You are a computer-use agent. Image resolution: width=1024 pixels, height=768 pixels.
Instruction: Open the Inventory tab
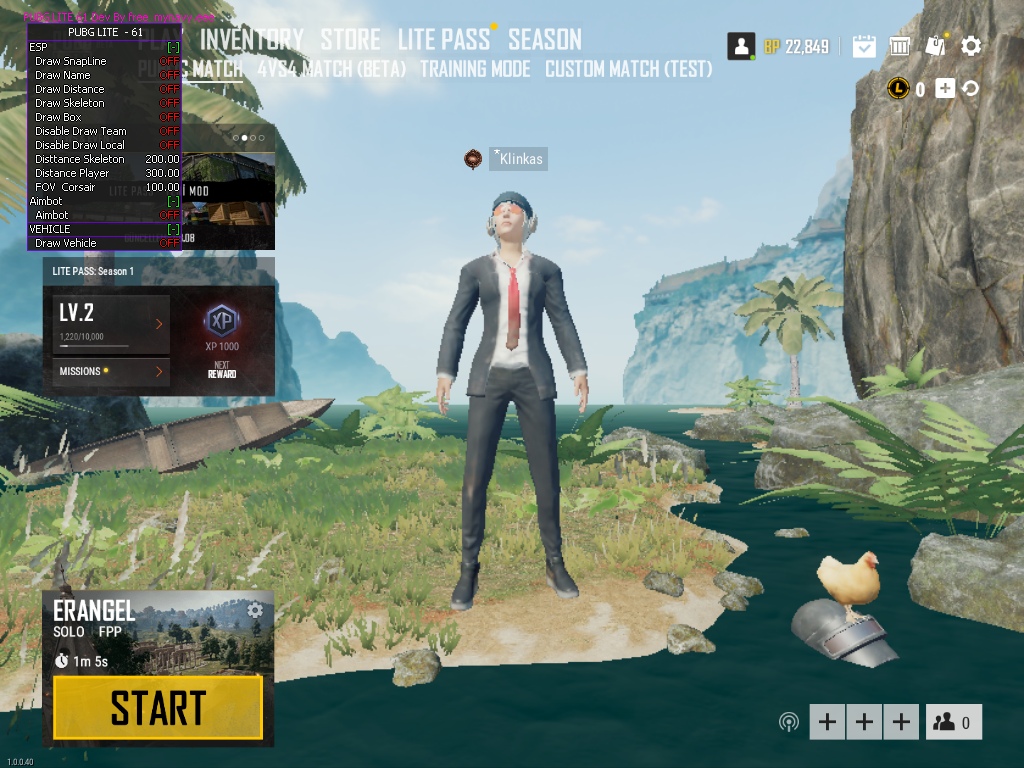[252, 40]
